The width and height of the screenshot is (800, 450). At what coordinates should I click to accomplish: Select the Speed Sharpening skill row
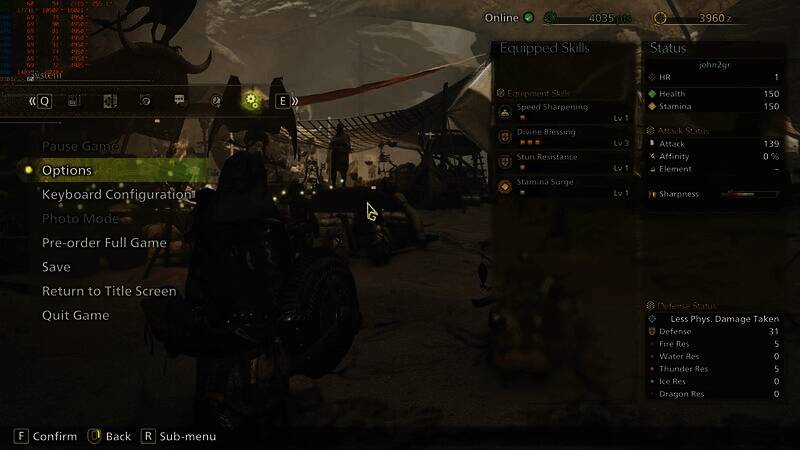564,111
